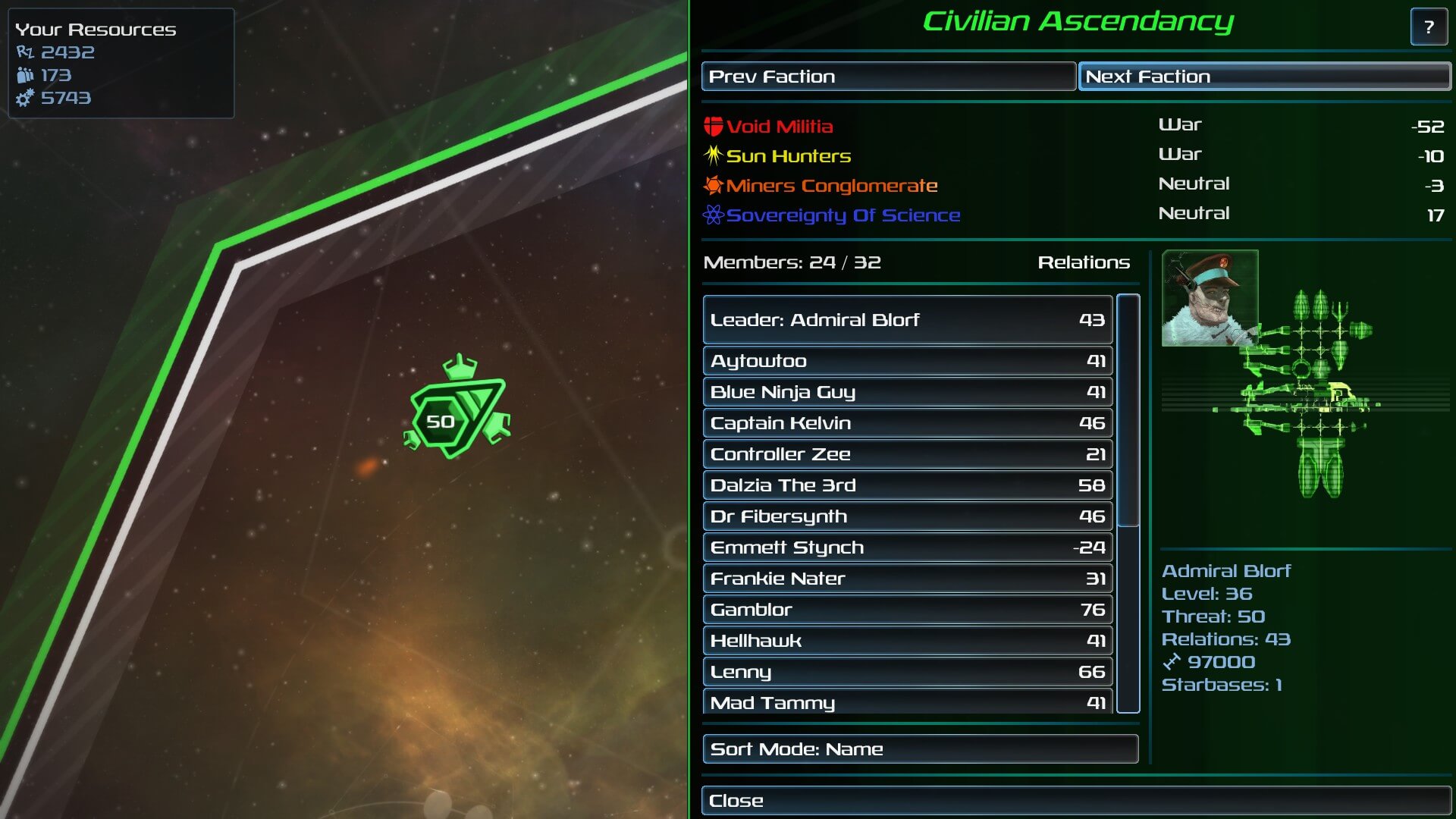Click the member list scrollbar
The width and height of the screenshot is (1456, 819).
tap(1128, 411)
